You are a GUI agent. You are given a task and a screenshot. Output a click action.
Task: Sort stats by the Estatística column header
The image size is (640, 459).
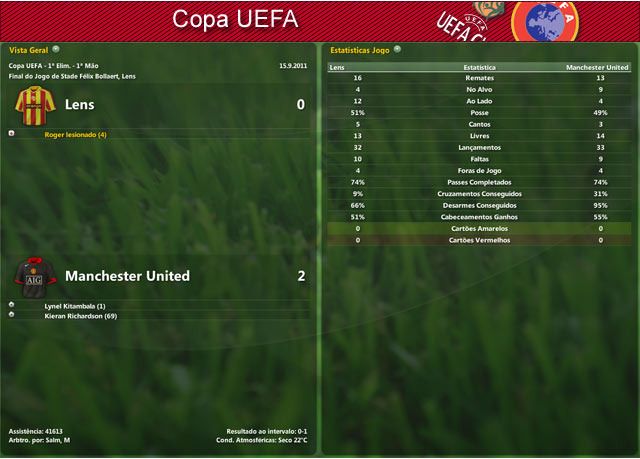(x=478, y=67)
